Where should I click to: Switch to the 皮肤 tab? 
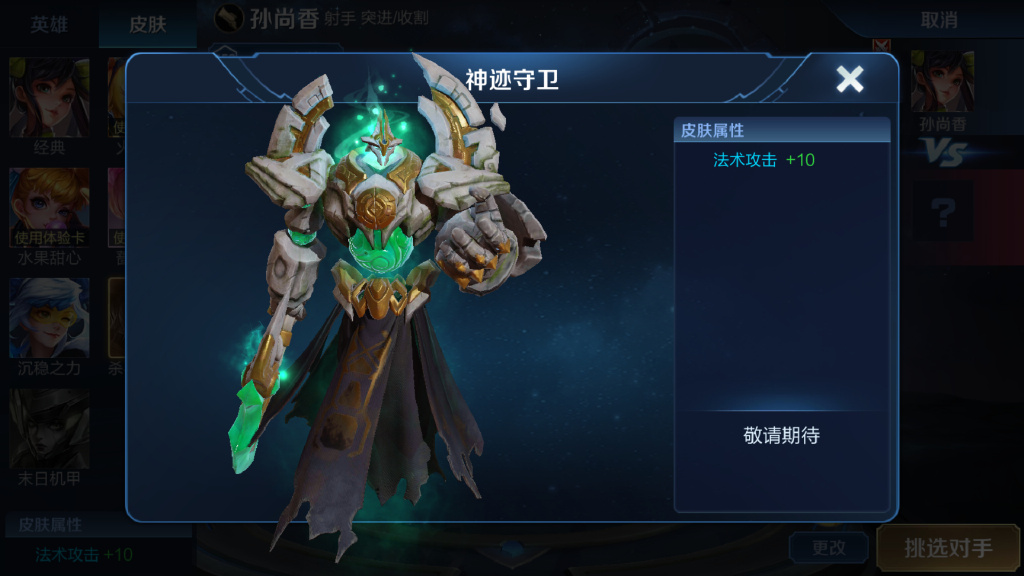point(147,24)
